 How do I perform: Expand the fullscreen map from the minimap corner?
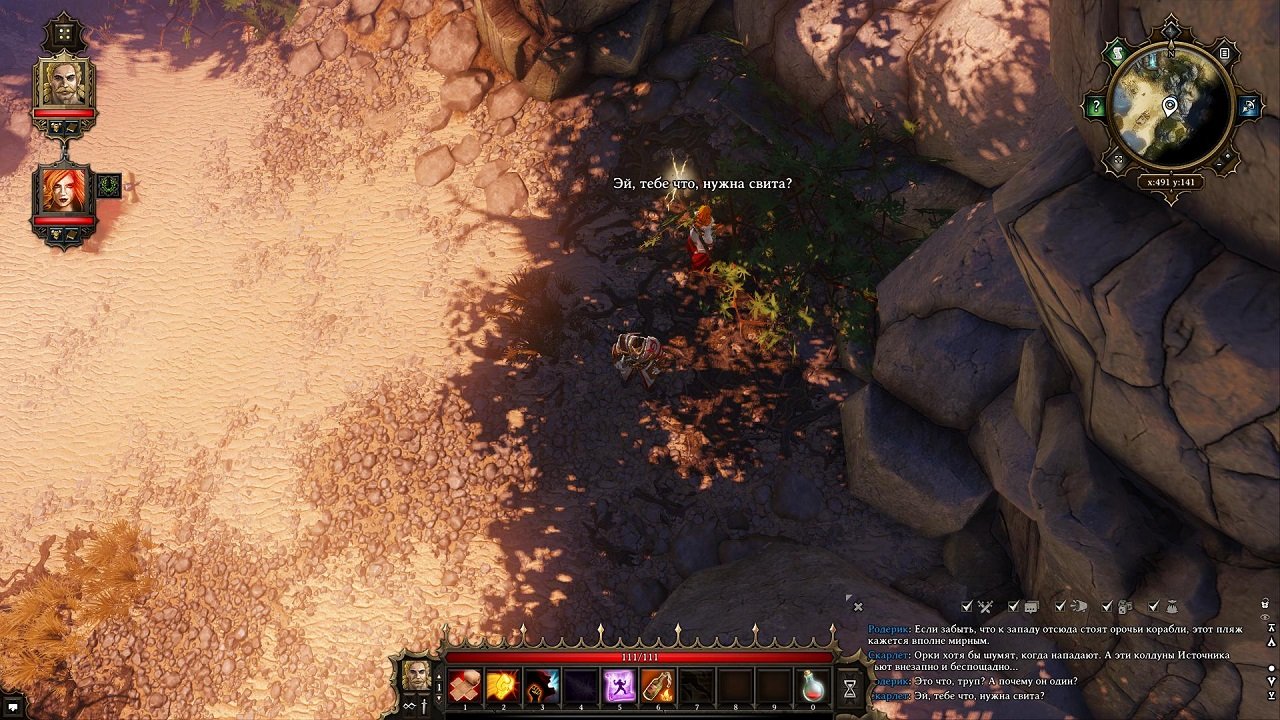[x=1118, y=157]
